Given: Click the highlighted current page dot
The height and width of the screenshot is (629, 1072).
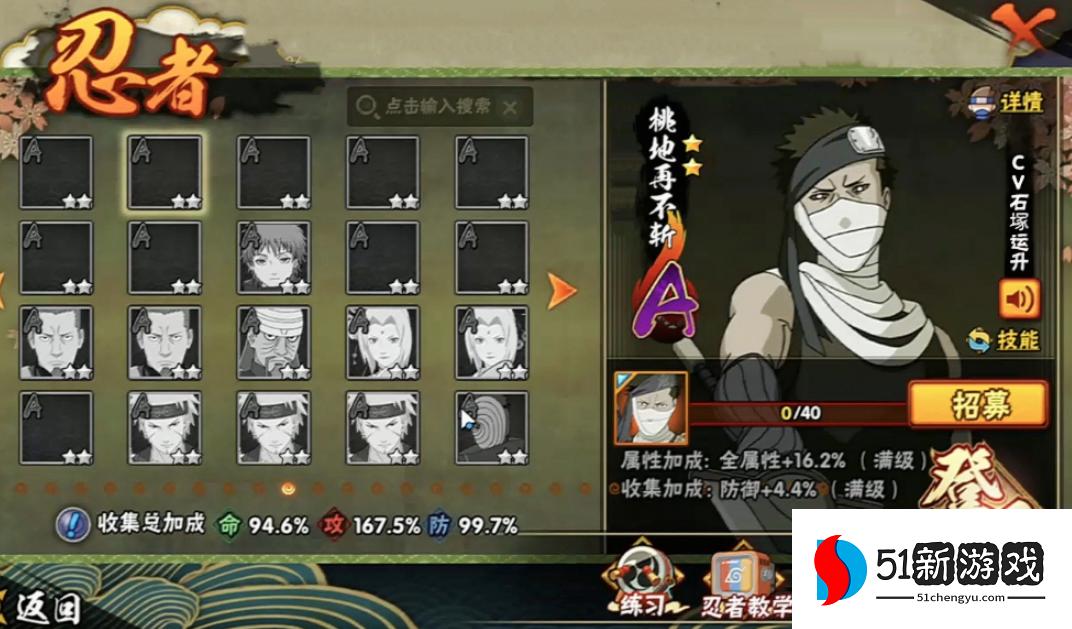Looking at the screenshot, I should 288,489.
